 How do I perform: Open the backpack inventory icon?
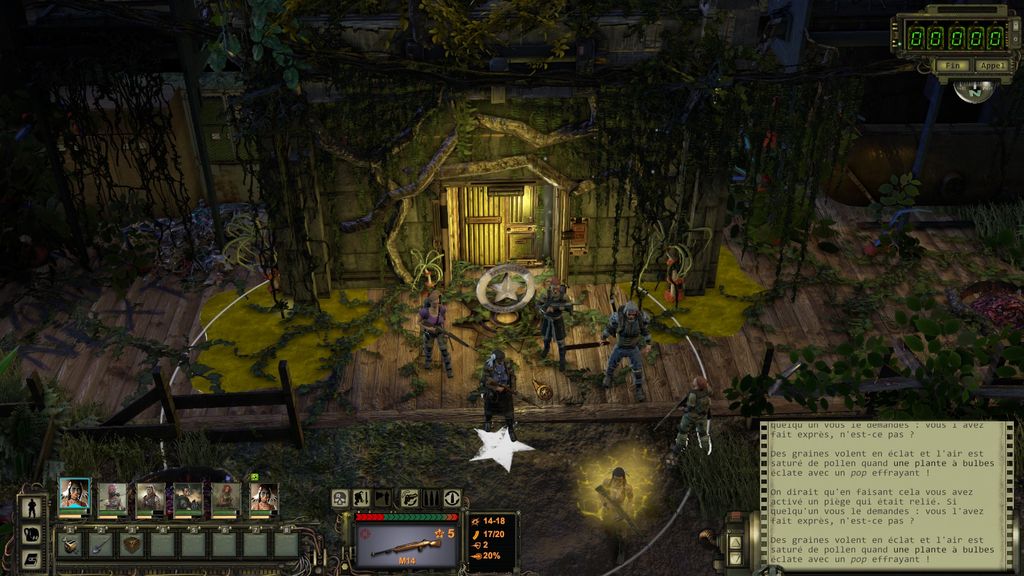[31, 533]
